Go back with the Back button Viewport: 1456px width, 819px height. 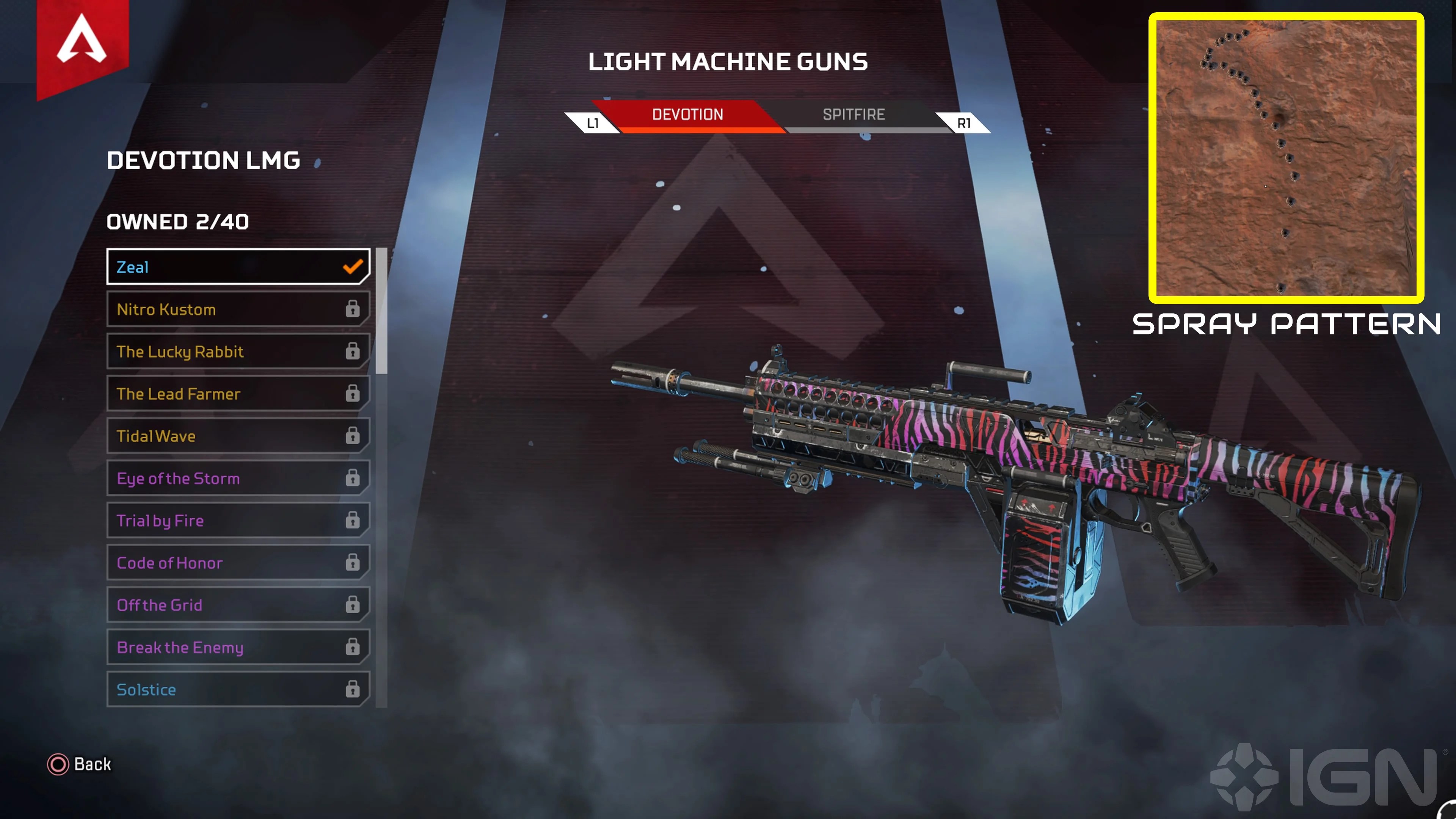click(x=80, y=764)
